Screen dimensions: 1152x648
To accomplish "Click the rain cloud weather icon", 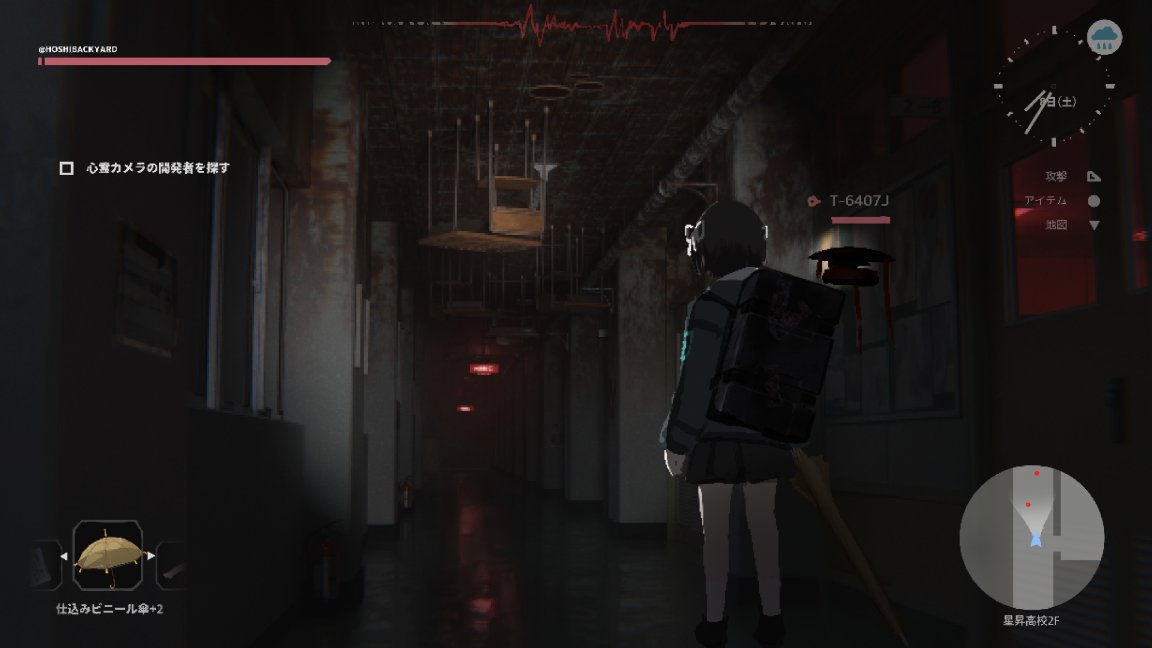I will (1104, 38).
